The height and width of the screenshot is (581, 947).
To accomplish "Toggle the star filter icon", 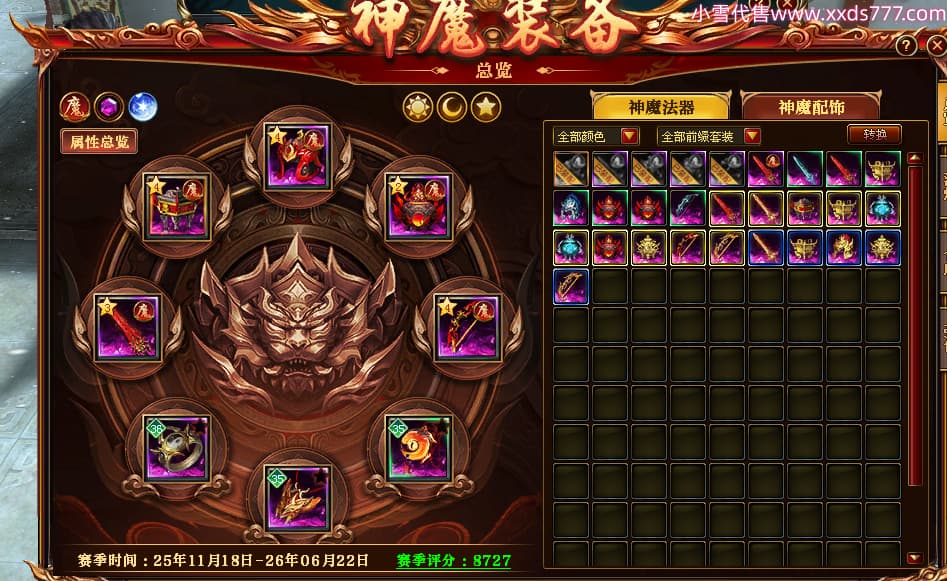I will click(x=486, y=107).
